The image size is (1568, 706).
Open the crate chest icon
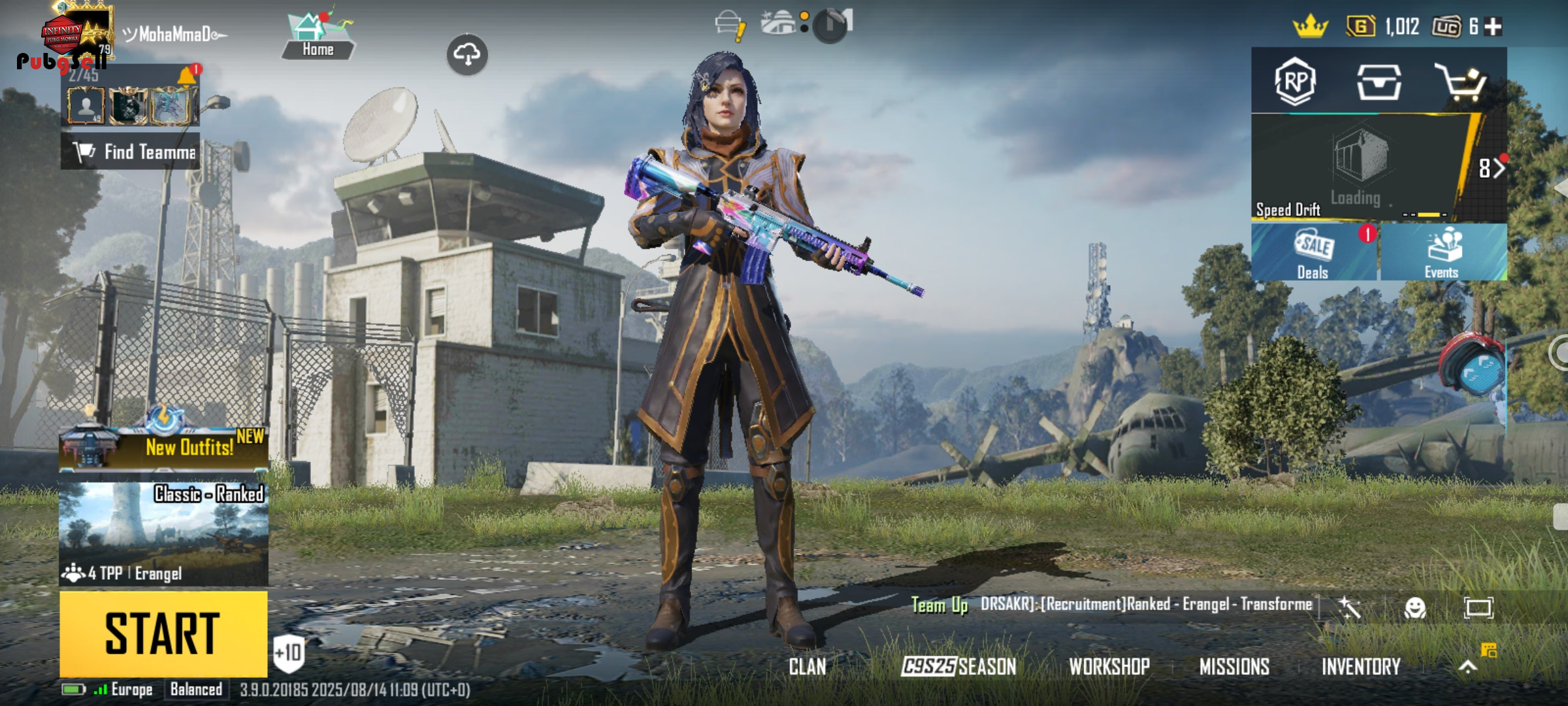pyautogui.click(x=1379, y=82)
